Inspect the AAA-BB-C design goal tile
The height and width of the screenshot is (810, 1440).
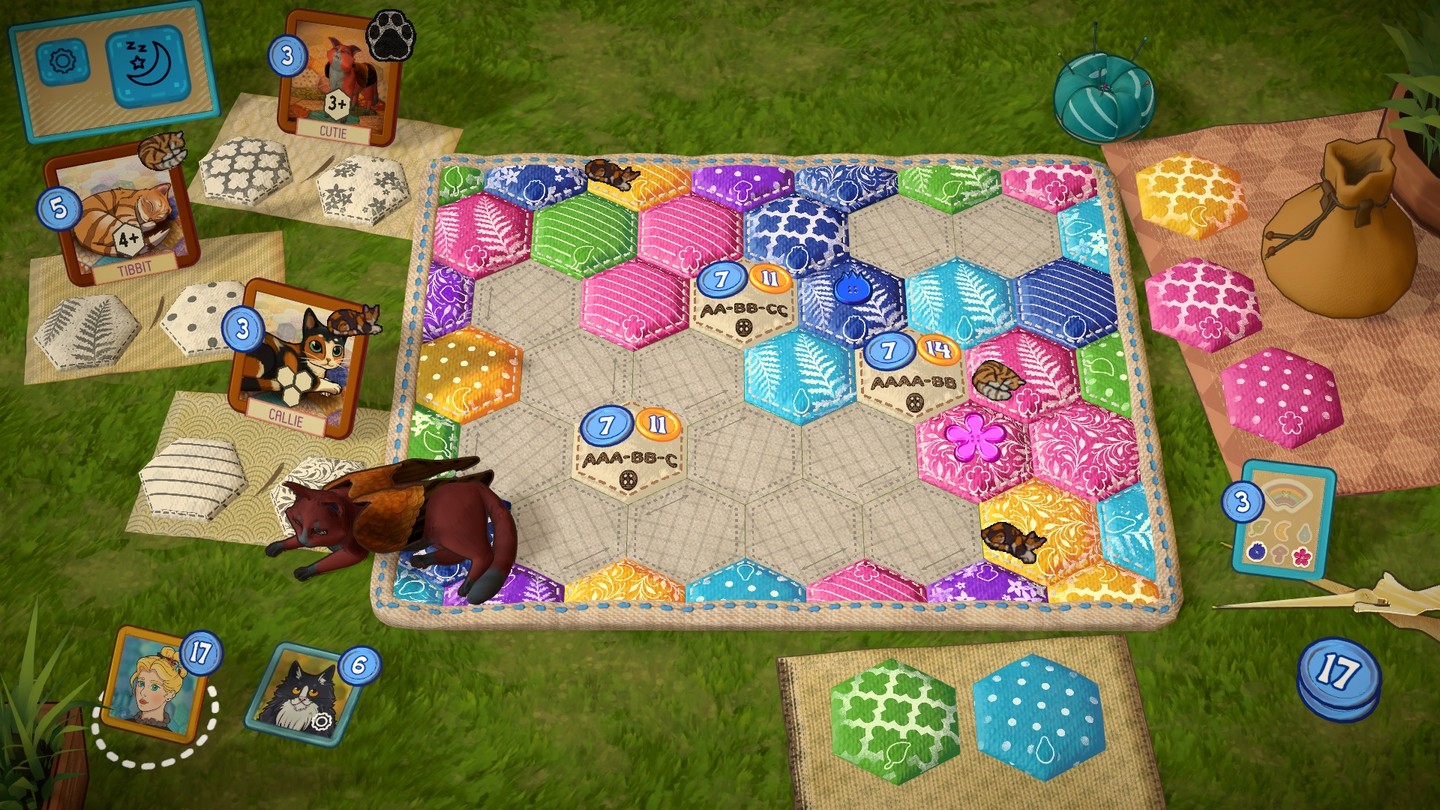630,450
